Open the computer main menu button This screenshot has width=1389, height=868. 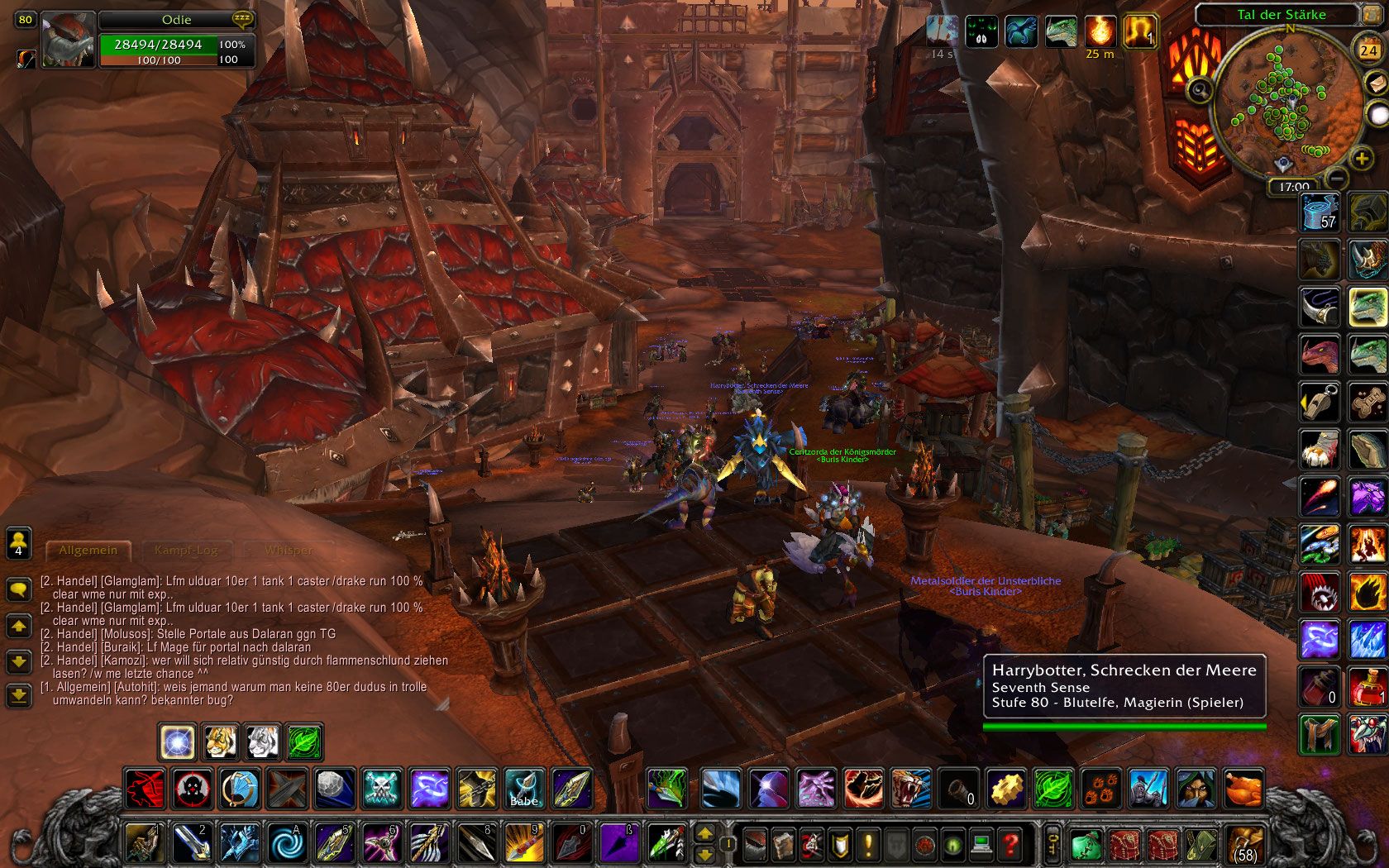[x=981, y=845]
